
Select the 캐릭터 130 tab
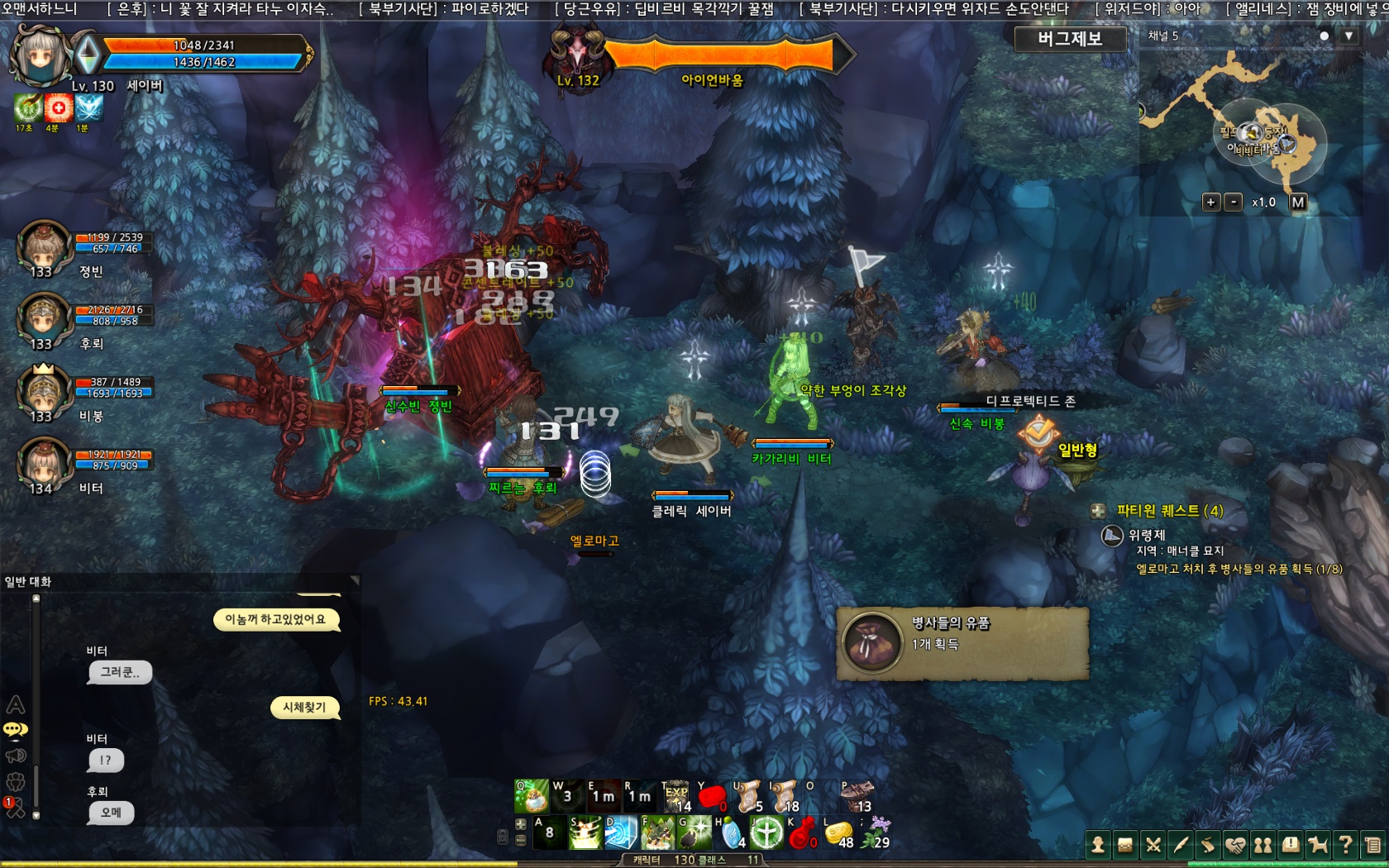pos(664,861)
